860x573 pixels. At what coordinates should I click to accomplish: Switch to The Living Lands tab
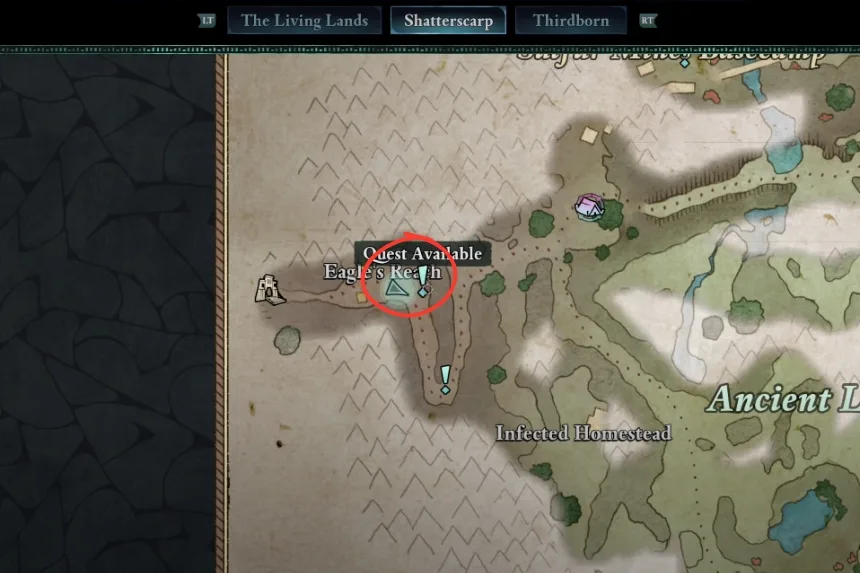tap(304, 21)
